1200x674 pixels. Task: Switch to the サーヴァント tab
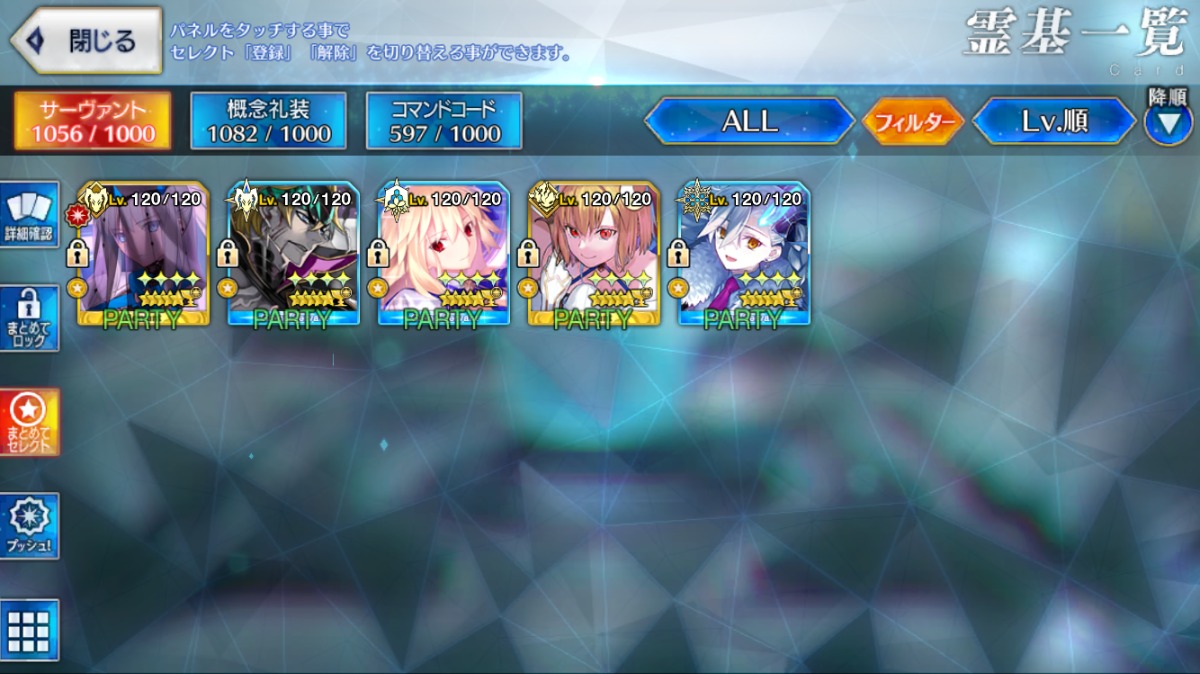[92, 121]
